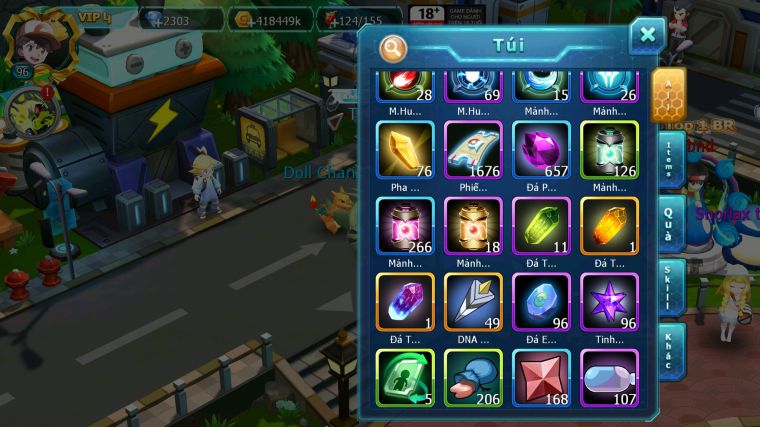Choose the golden canister with 18
This screenshot has width=760, height=427.
[x=473, y=225]
